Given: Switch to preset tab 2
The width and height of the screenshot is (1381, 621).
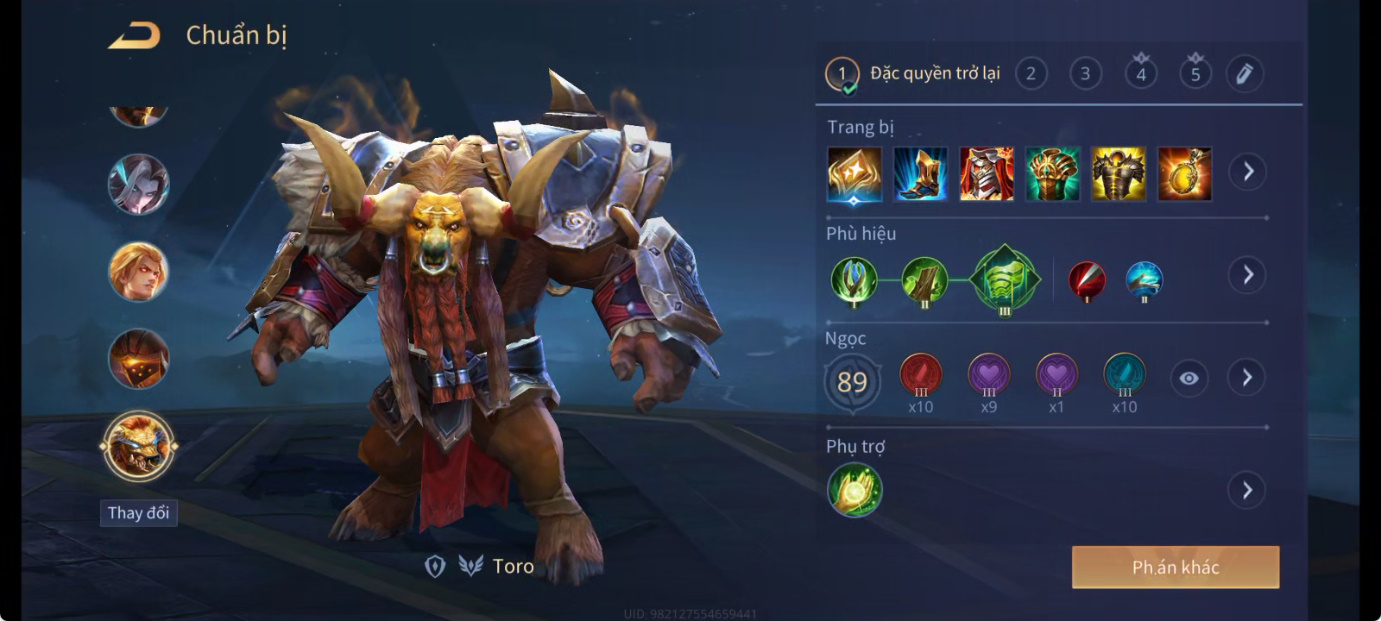Looking at the screenshot, I should [x=1031, y=73].
